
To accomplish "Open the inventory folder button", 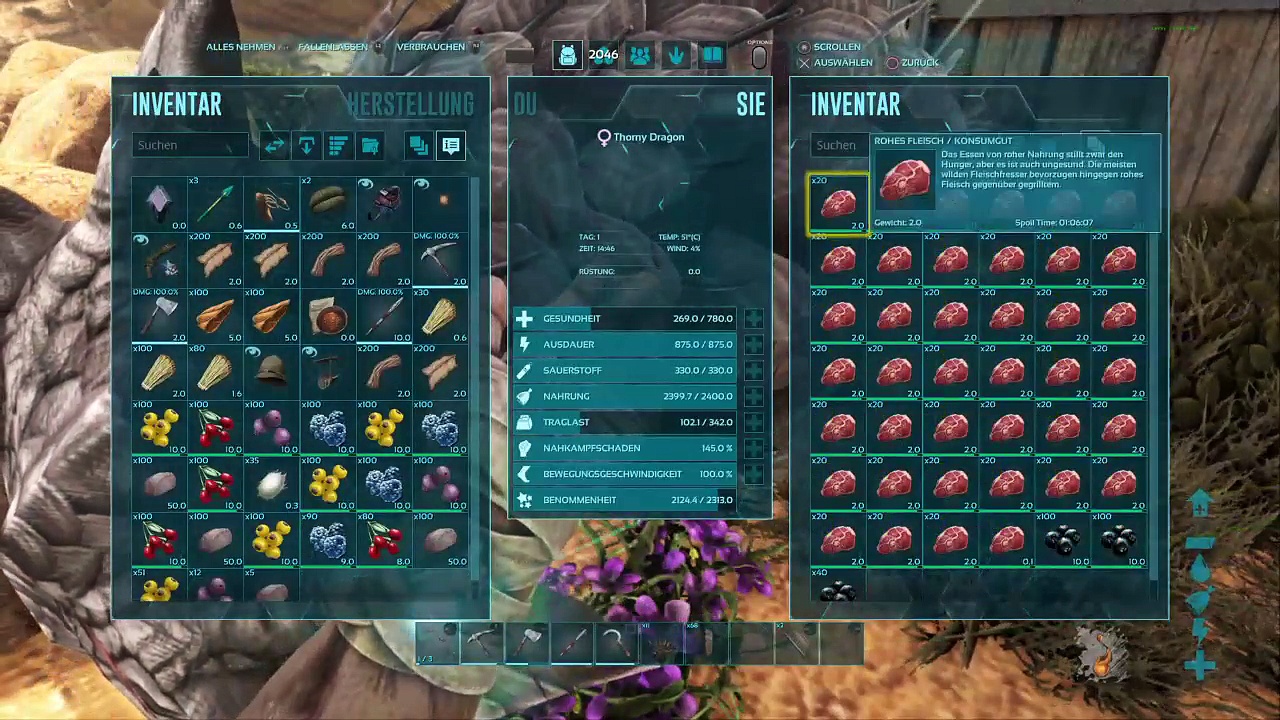I will (x=370, y=146).
